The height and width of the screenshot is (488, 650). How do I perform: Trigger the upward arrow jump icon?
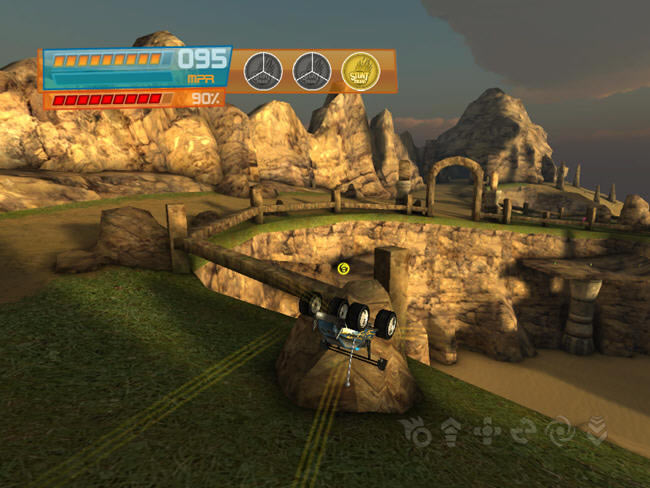450,431
